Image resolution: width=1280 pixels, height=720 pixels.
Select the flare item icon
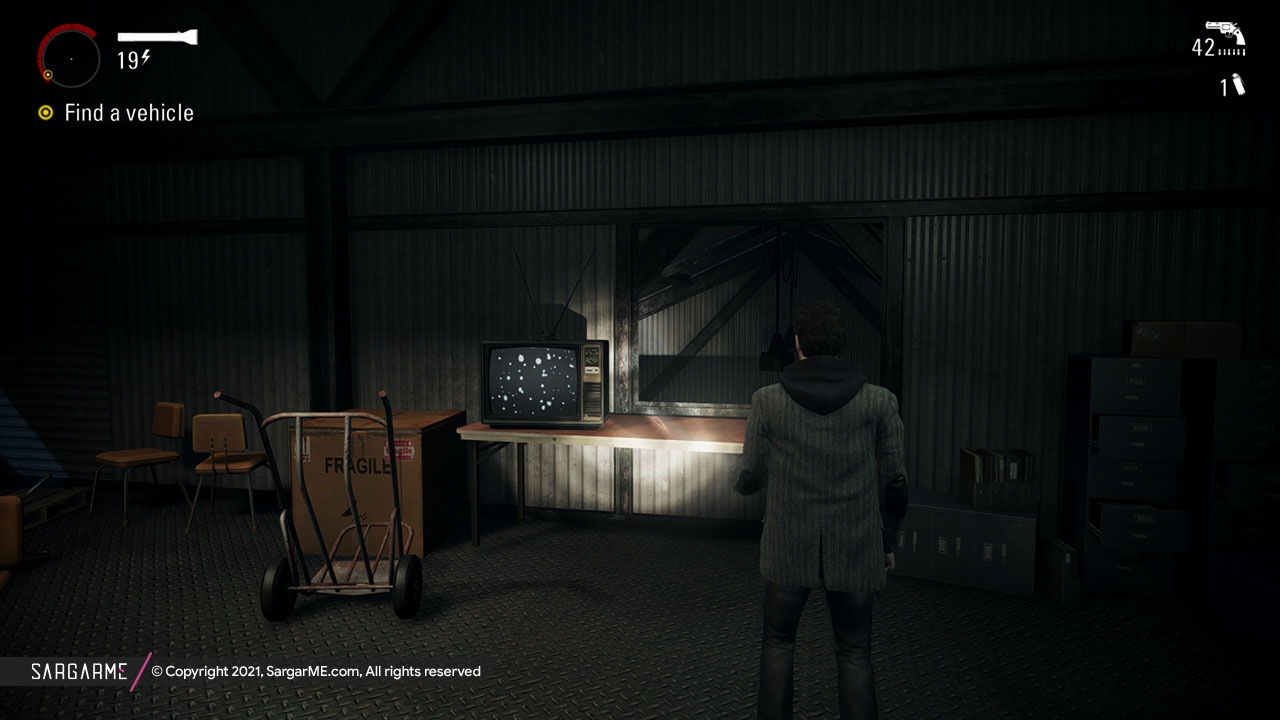click(1238, 85)
